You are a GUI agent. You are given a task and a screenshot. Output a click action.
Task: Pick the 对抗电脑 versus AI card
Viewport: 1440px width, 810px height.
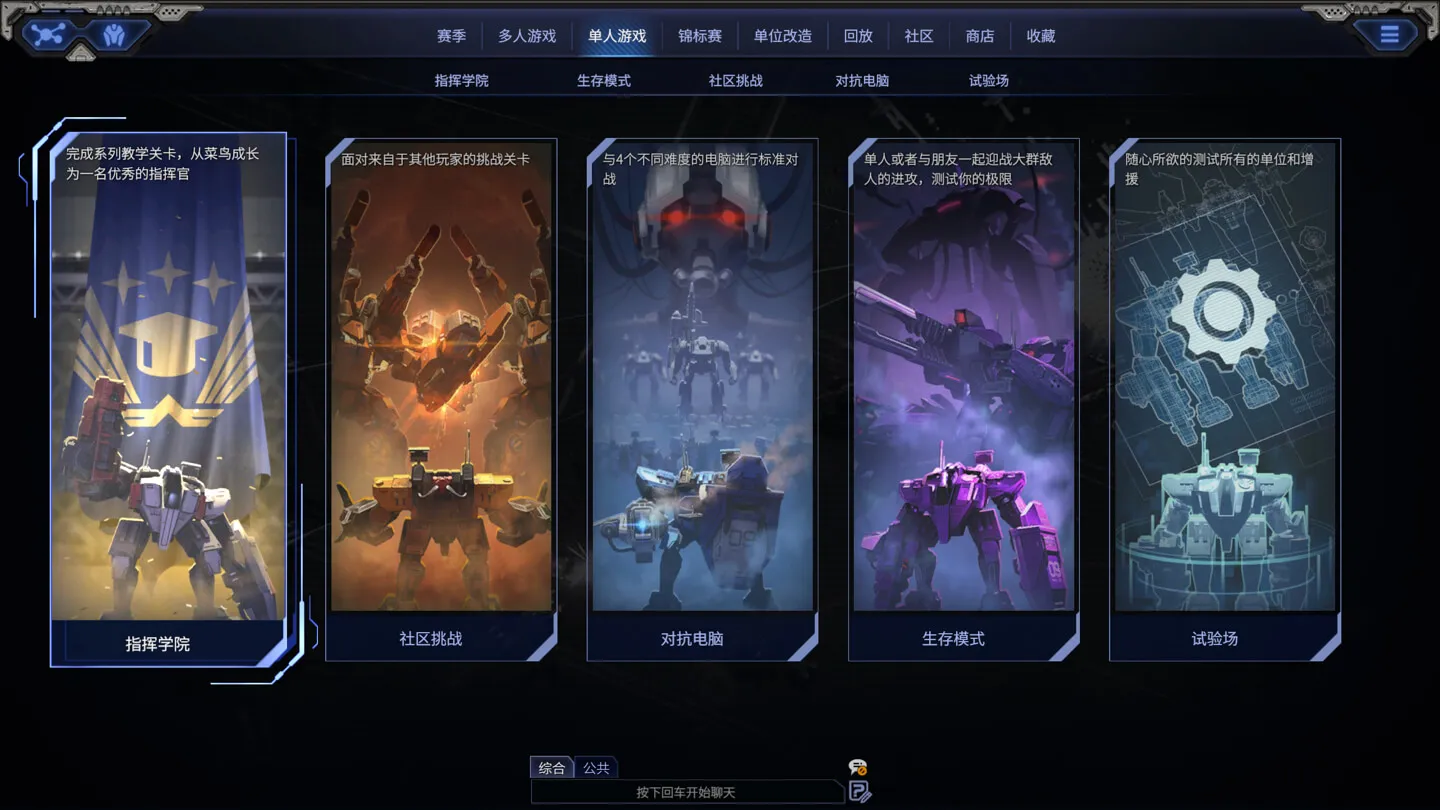point(702,400)
